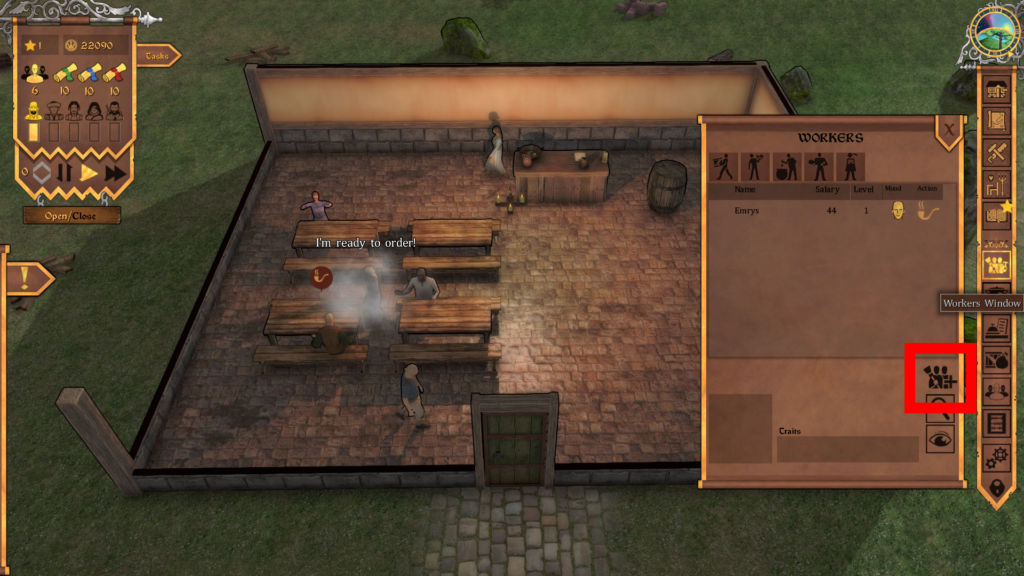Open the Tasks banner

coord(158,56)
